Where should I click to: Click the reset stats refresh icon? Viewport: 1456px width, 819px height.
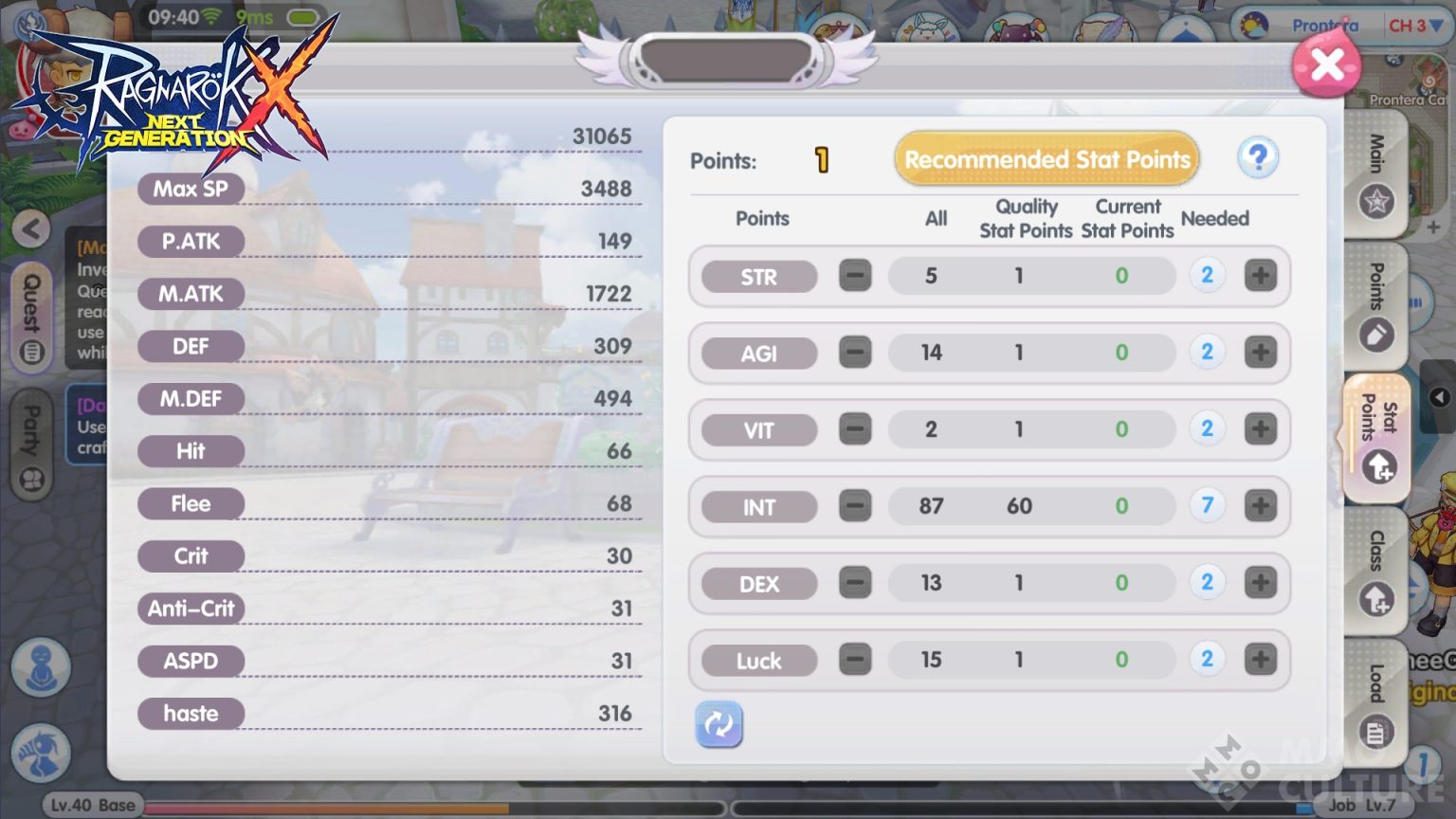[x=719, y=724]
